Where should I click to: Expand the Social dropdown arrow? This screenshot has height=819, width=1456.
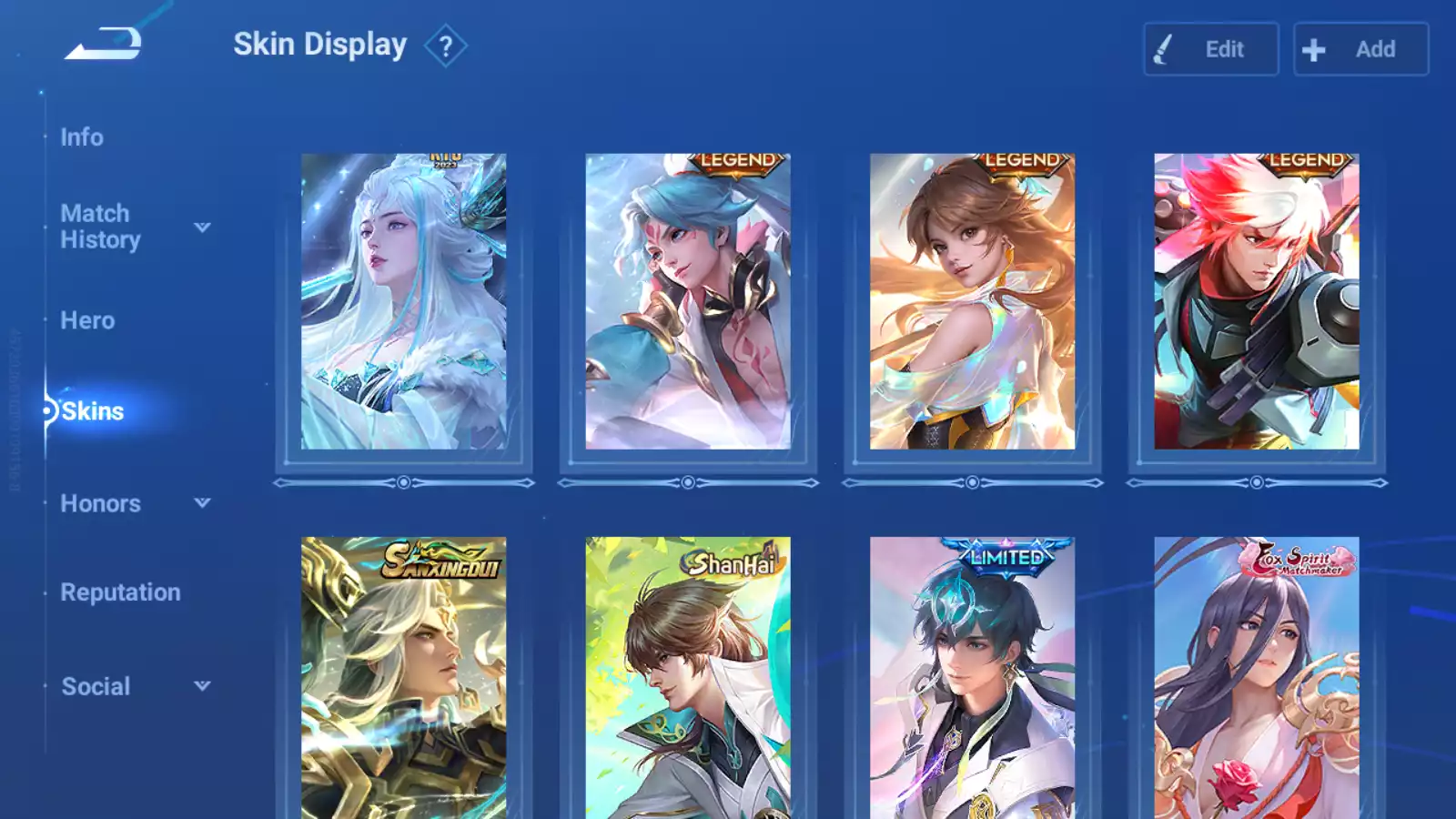tap(203, 685)
